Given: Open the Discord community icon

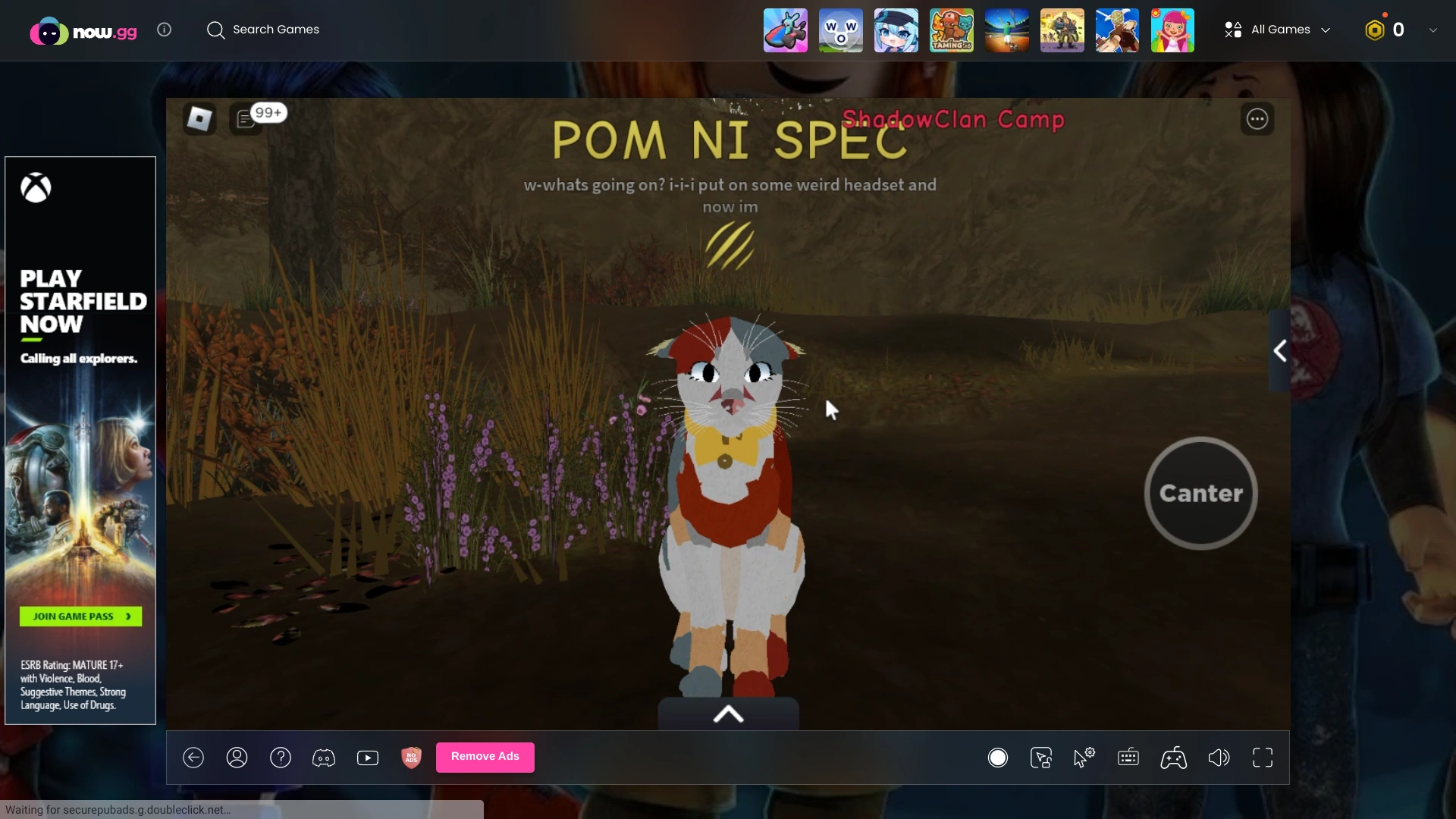Looking at the screenshot, I should point(324,758).
